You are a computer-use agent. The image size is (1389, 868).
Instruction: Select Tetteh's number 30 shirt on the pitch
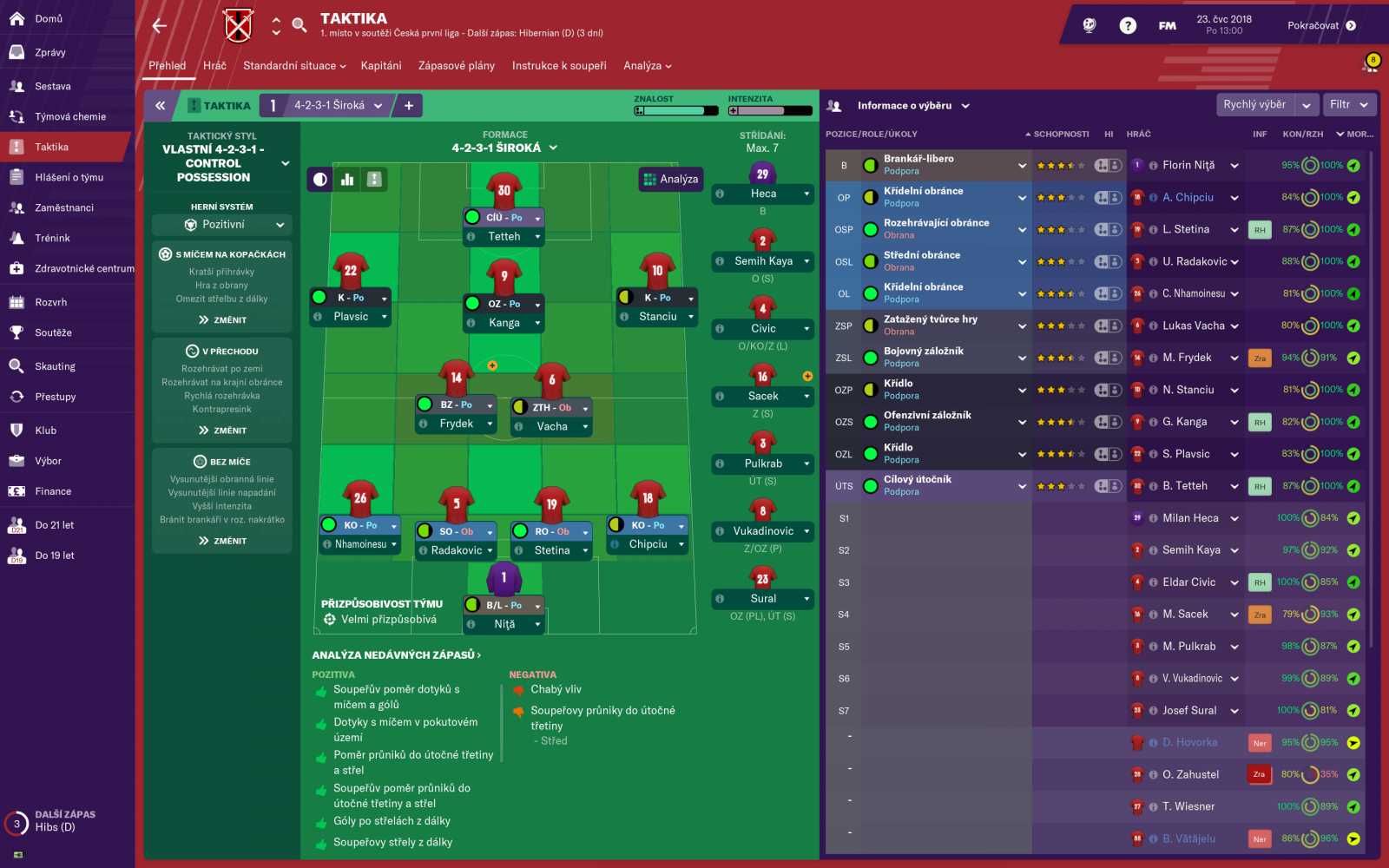(504, 189)
